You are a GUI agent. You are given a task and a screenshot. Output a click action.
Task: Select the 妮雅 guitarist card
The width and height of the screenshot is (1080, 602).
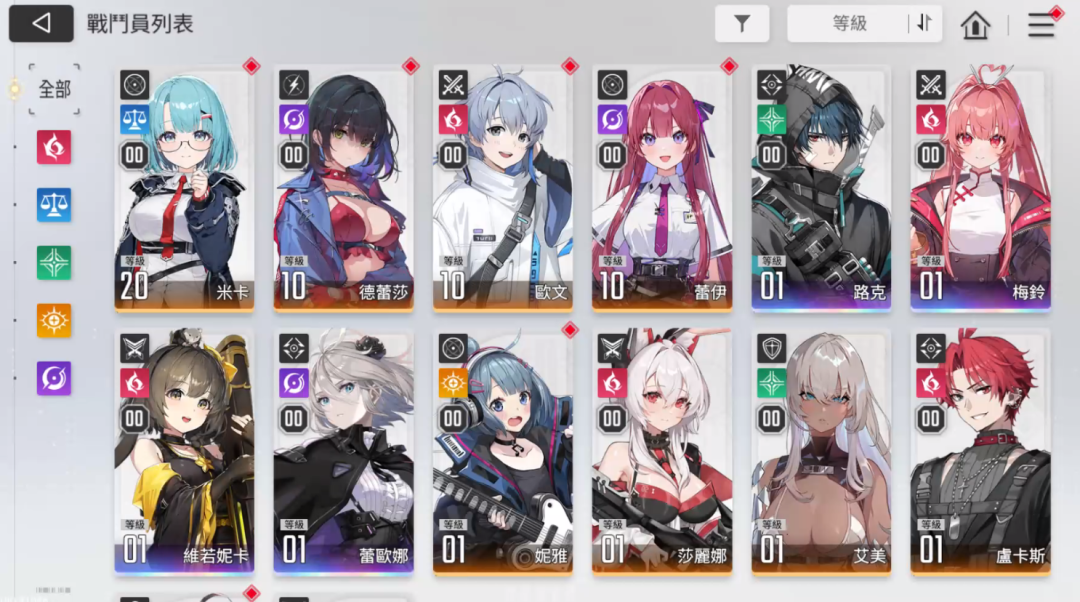pos(502,452)
